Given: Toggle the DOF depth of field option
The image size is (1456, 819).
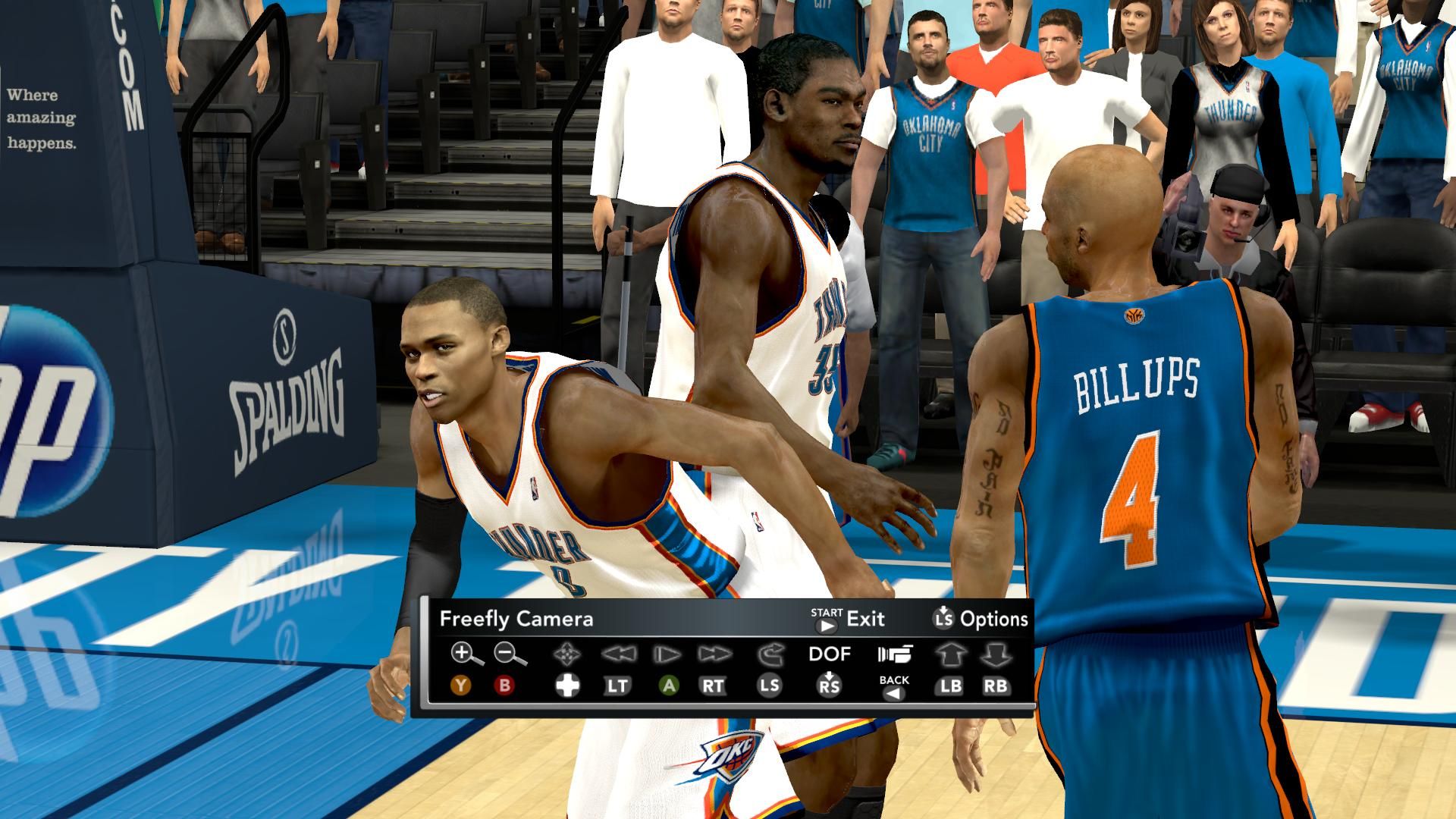Looking at the screenshot, I should [x=830, y=654].
